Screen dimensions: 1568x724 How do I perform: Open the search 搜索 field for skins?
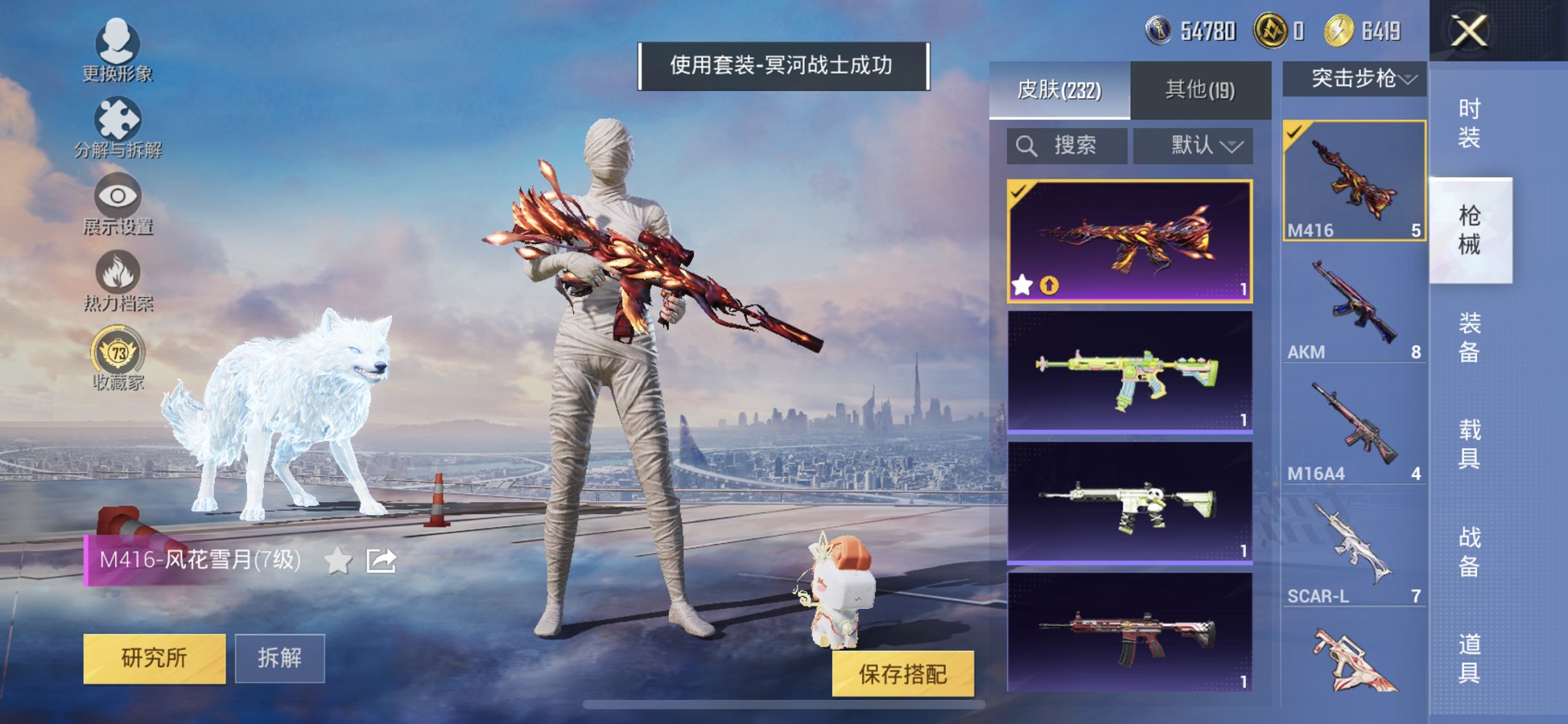point(1066,145)
